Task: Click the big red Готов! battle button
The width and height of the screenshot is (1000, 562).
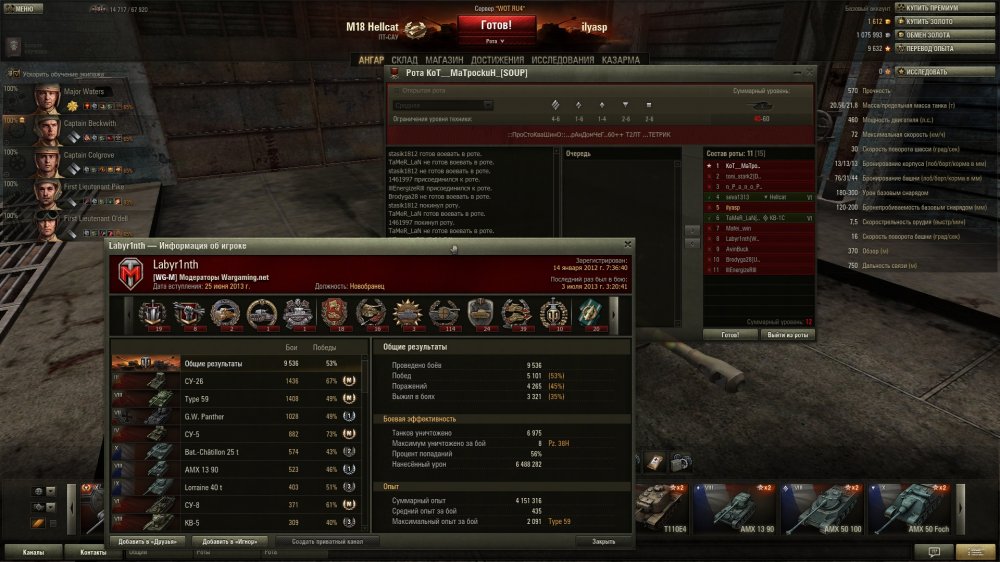Action: click(497, 26)
